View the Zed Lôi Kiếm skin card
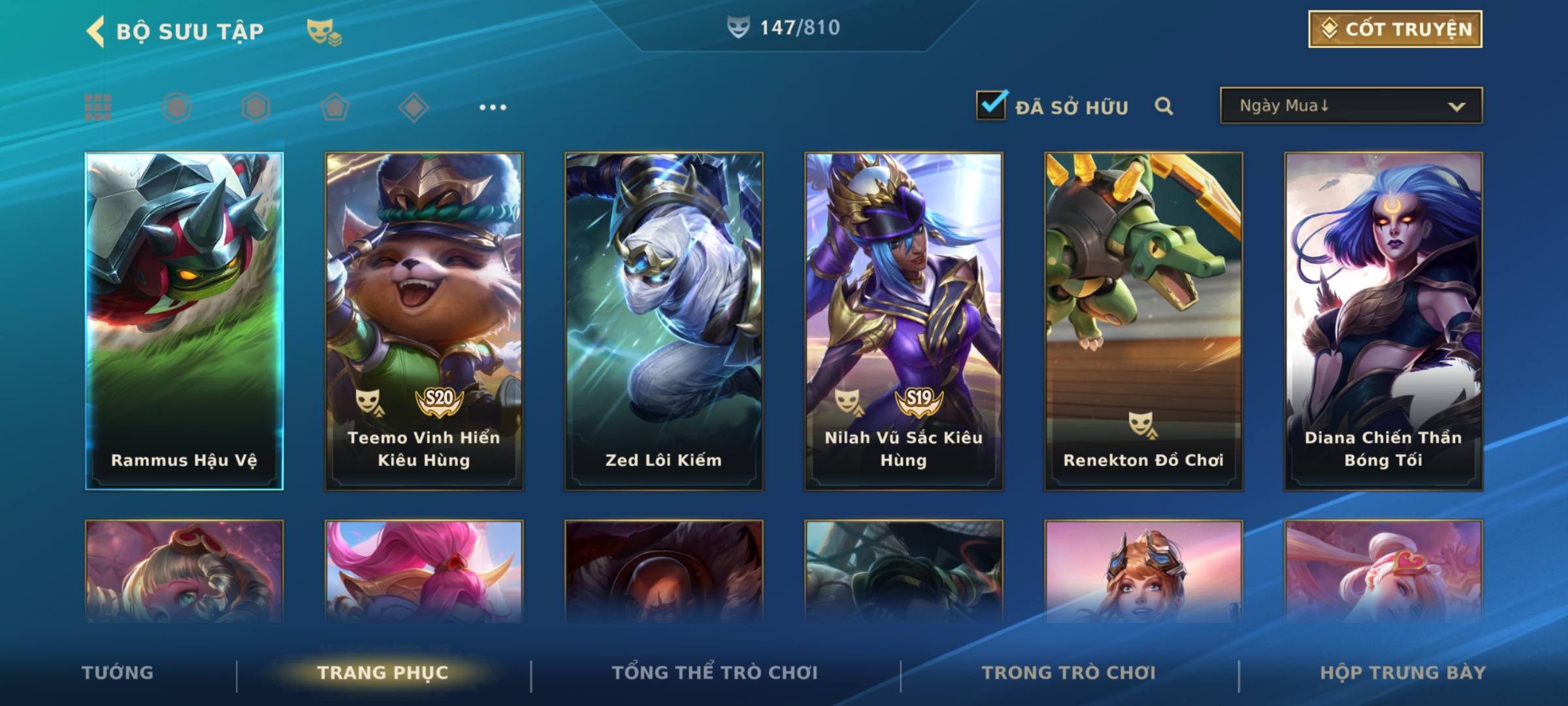Image resolution: width=1568 pixels, height=706 pixels. (664, 320)
